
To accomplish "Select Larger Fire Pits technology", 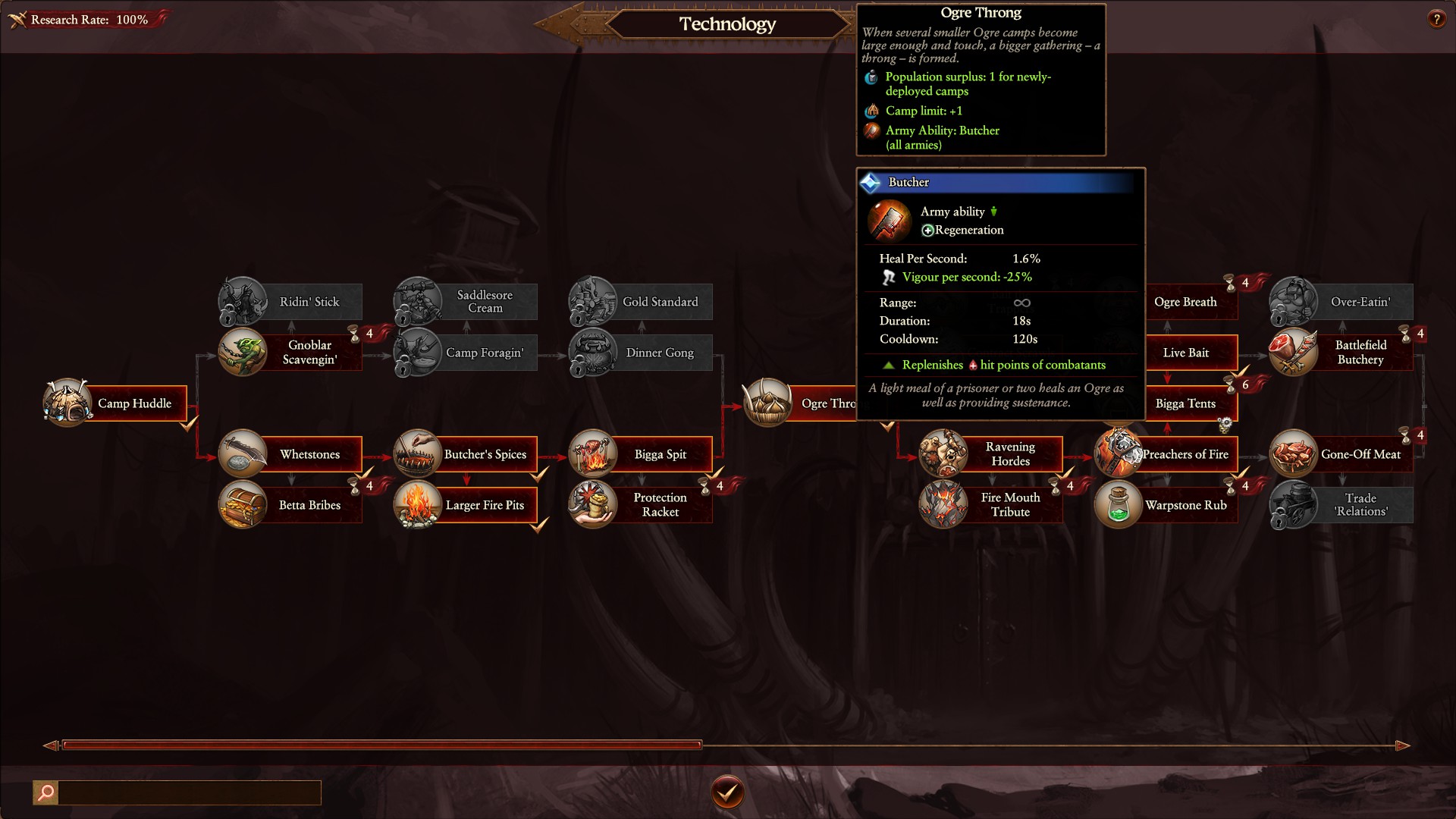I will pos(484,505).
